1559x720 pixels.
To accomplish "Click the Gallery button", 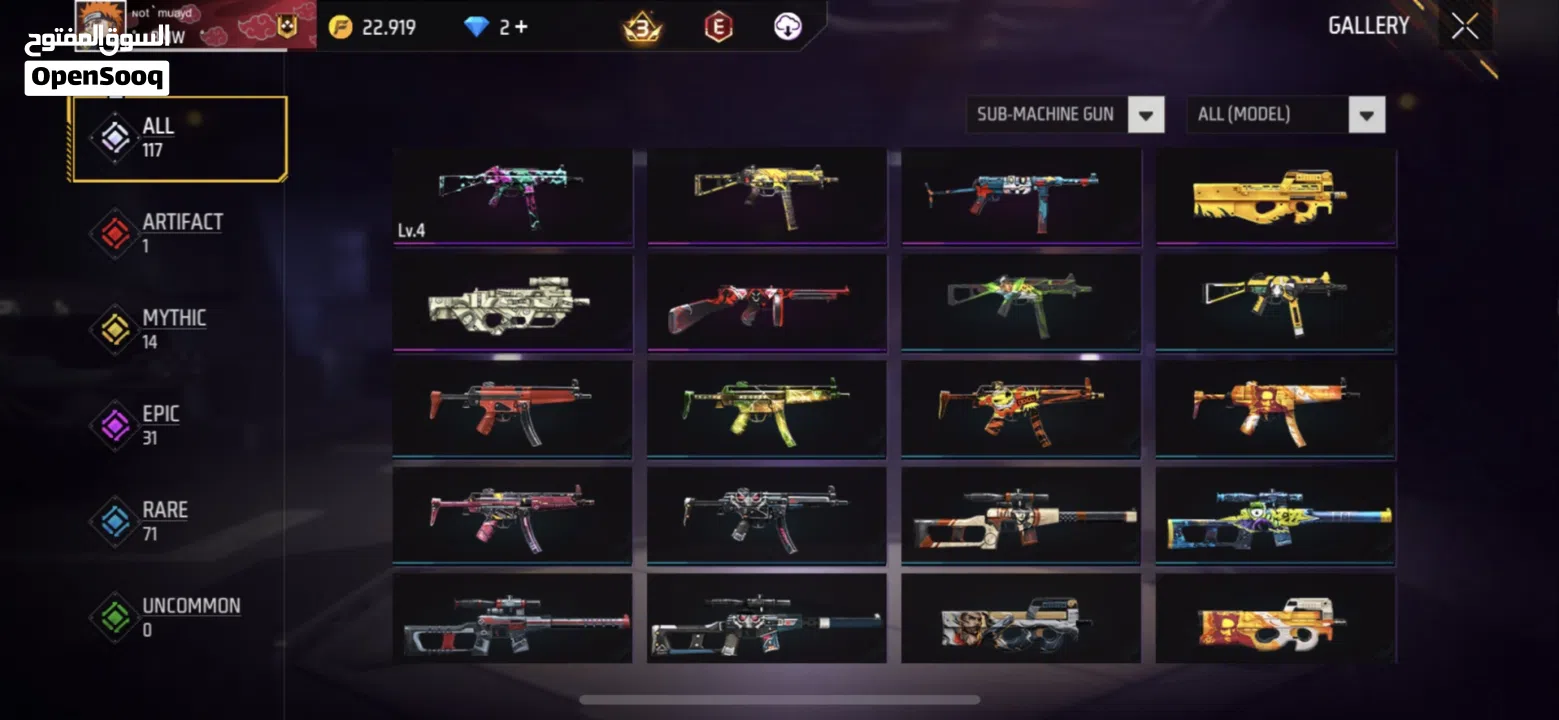I will click(1369, 25).
